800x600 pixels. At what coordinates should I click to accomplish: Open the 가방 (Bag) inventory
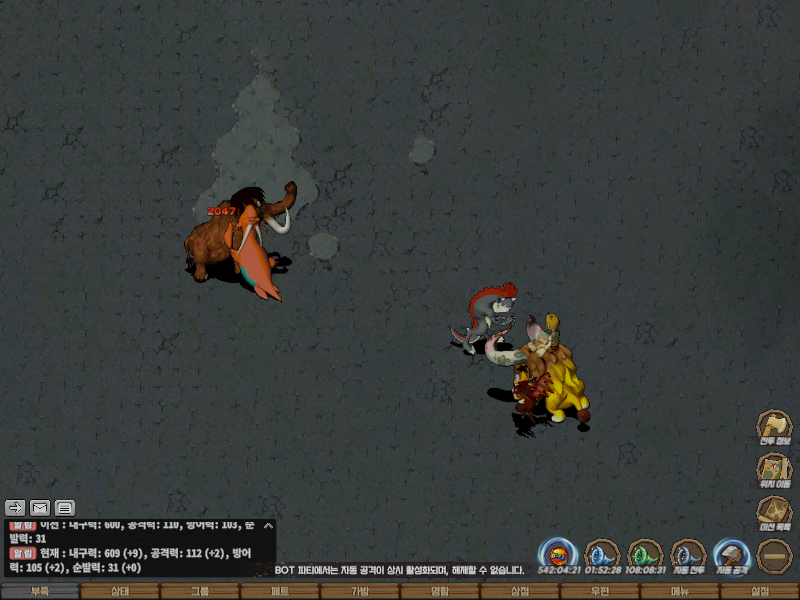(x=360, y=592)
